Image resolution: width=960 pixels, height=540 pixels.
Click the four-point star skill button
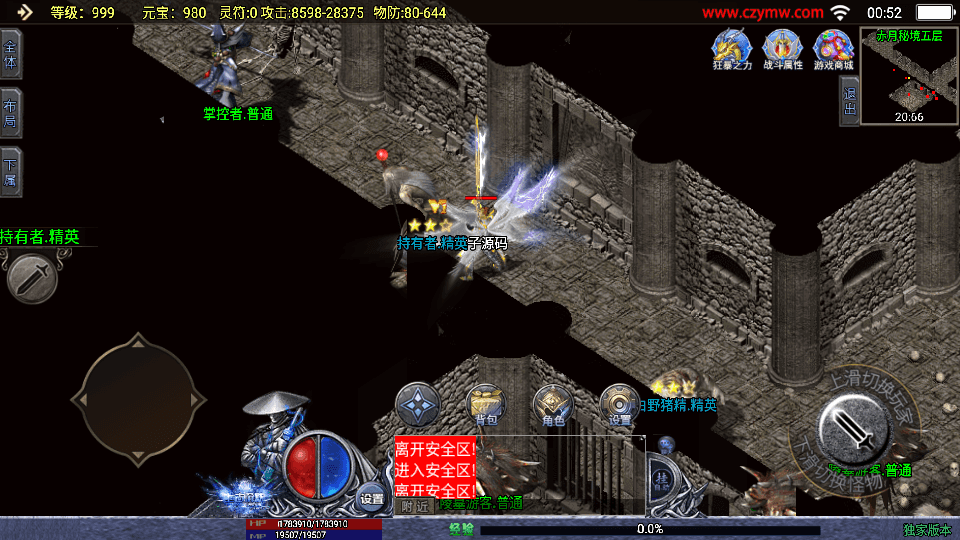coord(417,405)
